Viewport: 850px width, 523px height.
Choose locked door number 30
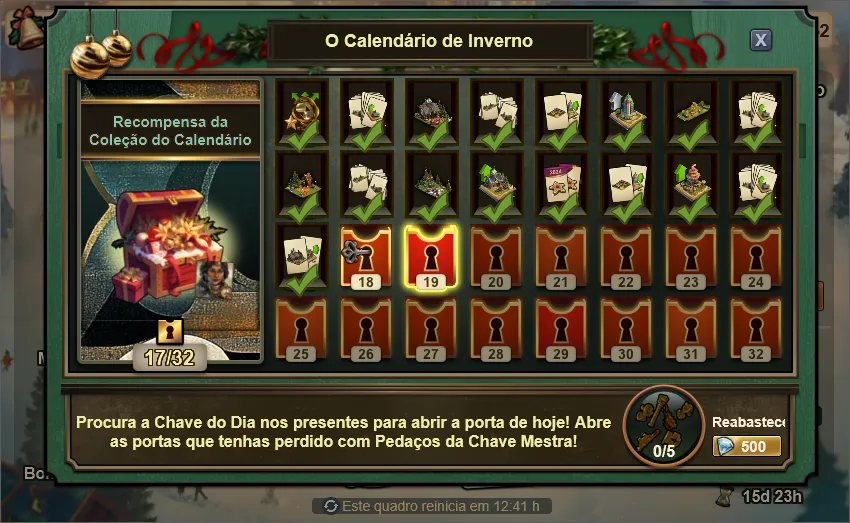(x=626, y=326)
